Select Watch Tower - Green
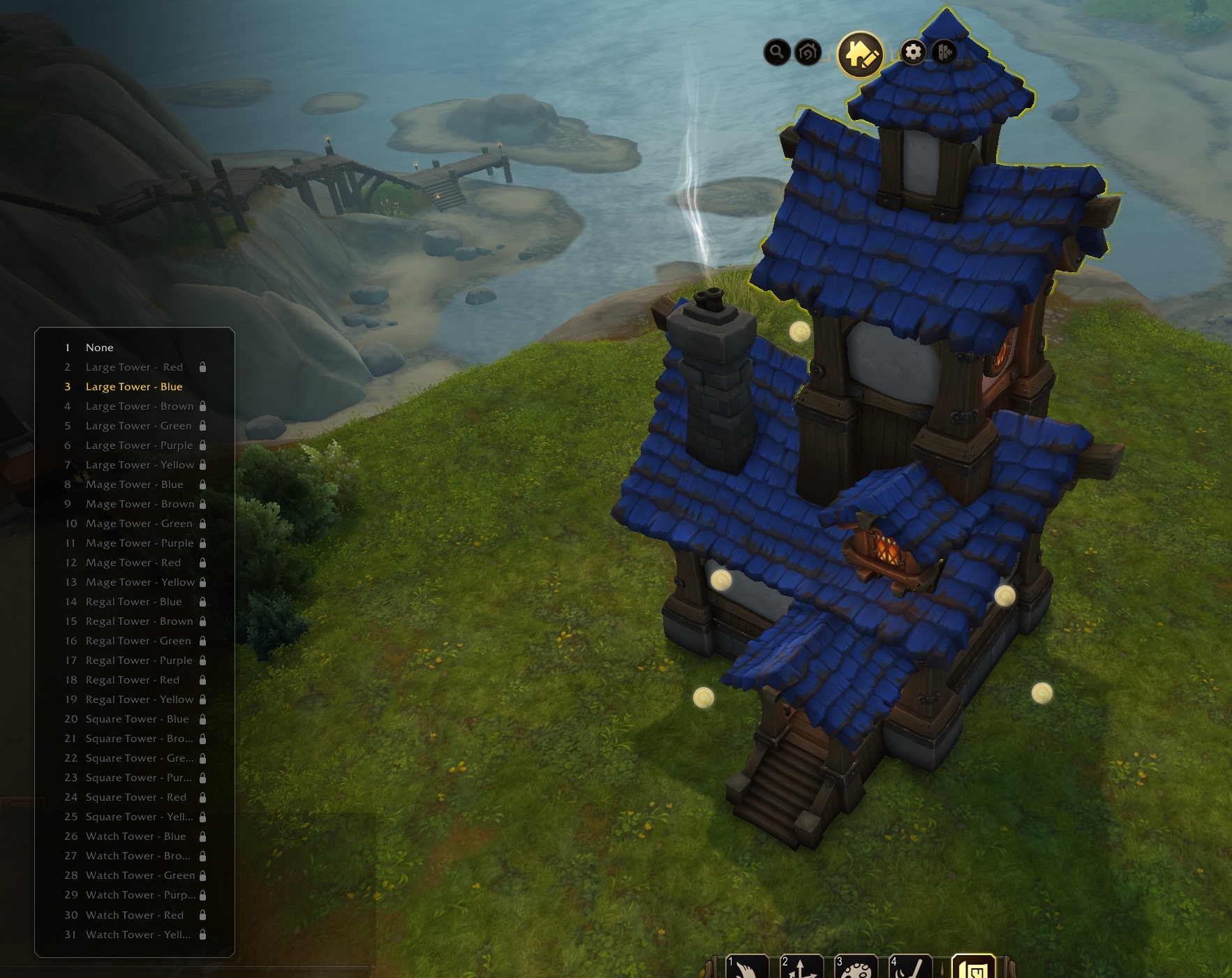Image resolution: width=1232 pixels, height=978 pixels. click(x=140, y=875)
